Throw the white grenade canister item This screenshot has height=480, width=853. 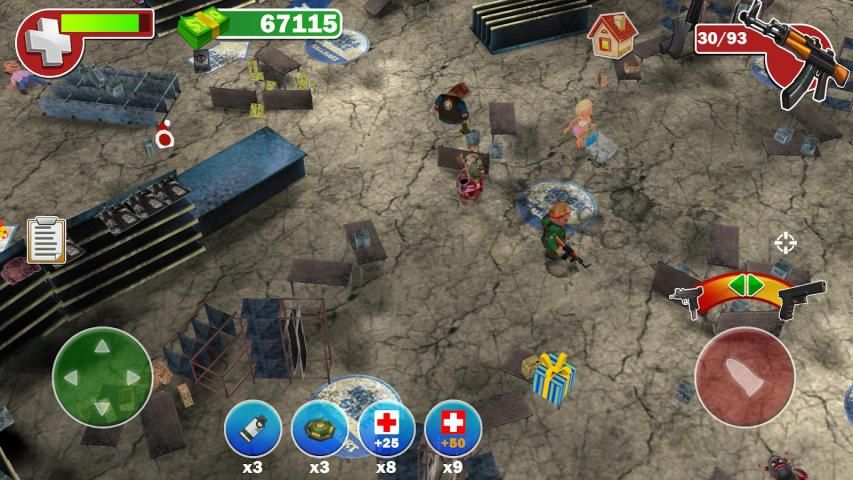[x=252, y=429]
